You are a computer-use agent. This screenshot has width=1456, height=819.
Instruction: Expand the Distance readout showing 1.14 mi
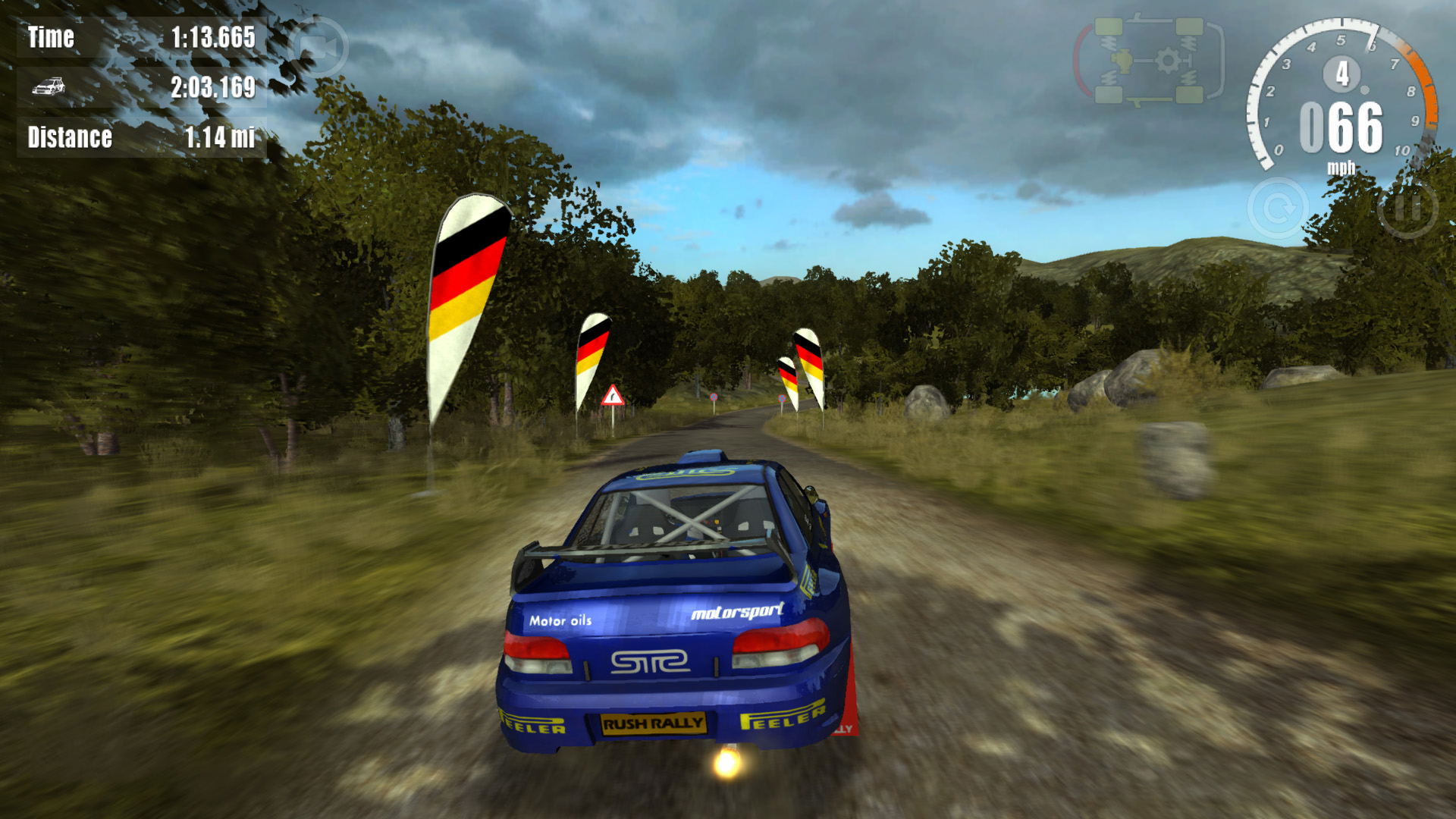[x=218, y=136]
